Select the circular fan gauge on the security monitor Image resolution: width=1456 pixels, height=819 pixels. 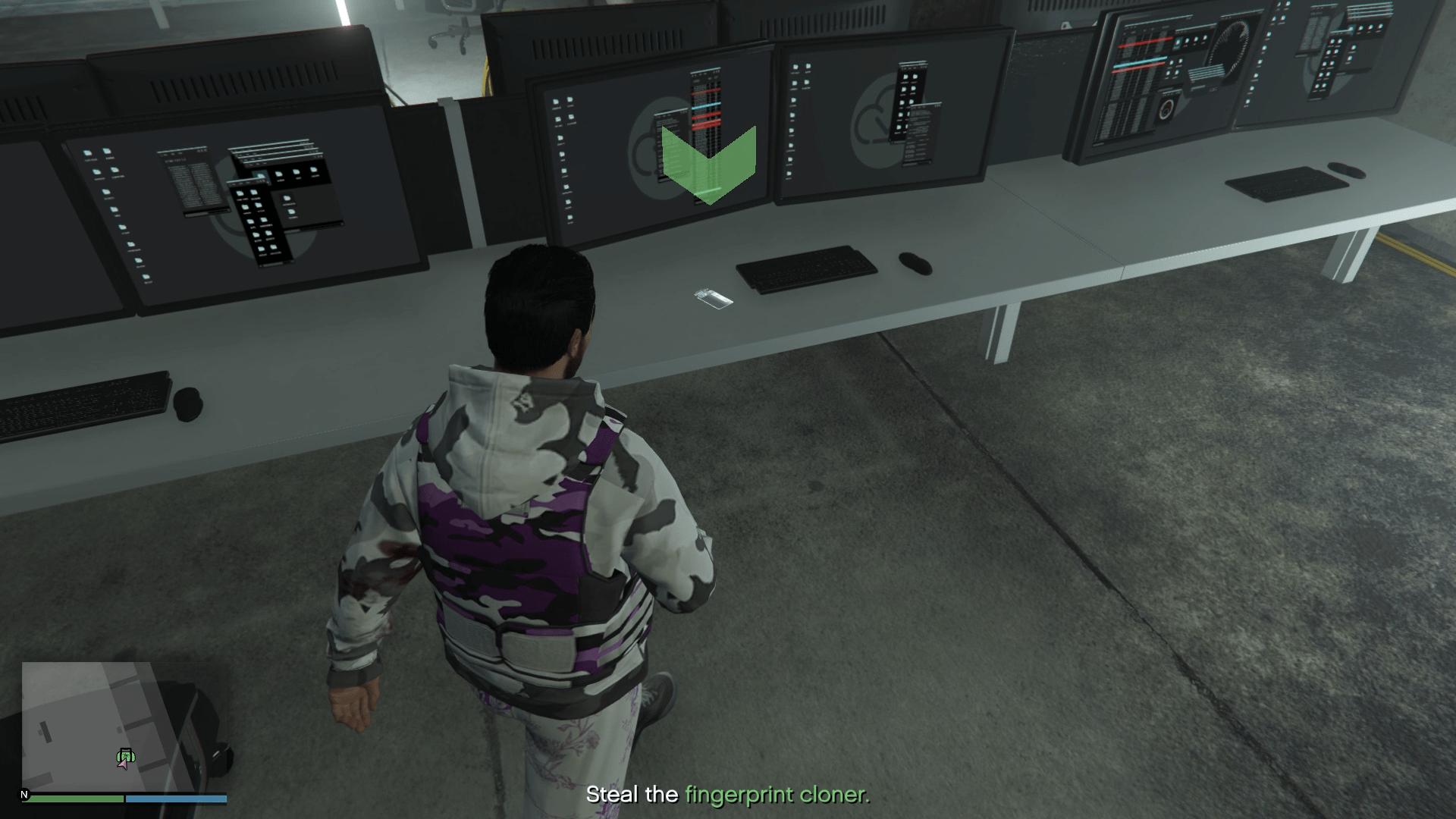(1230, 47)
